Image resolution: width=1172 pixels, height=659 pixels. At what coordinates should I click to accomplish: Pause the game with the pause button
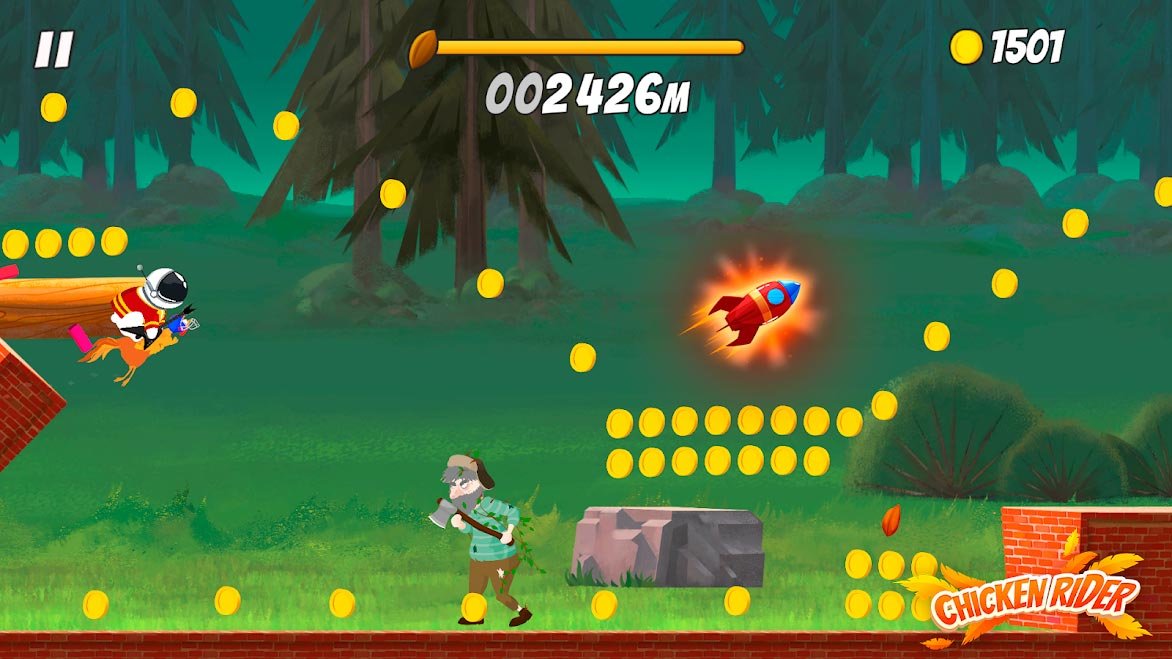pos(54,50)
